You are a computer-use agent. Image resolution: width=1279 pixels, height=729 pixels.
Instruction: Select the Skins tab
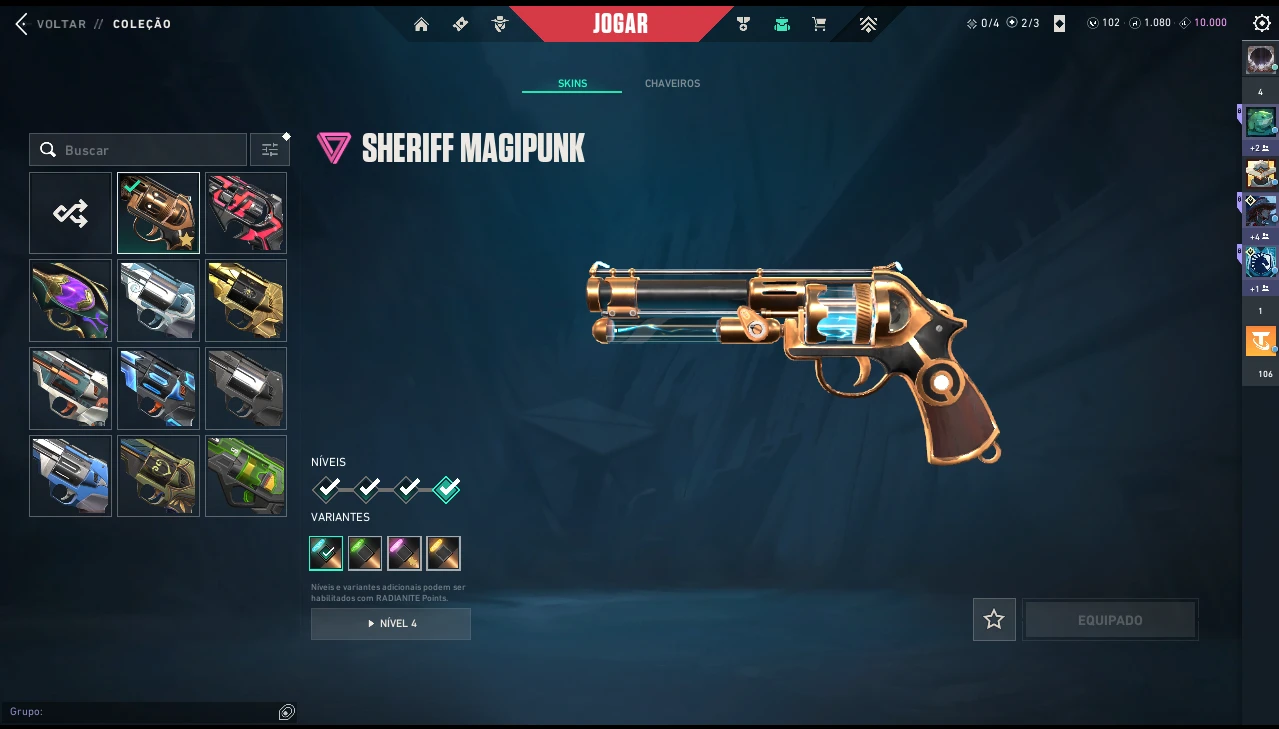pyautogui.click(x=572, y=84)
